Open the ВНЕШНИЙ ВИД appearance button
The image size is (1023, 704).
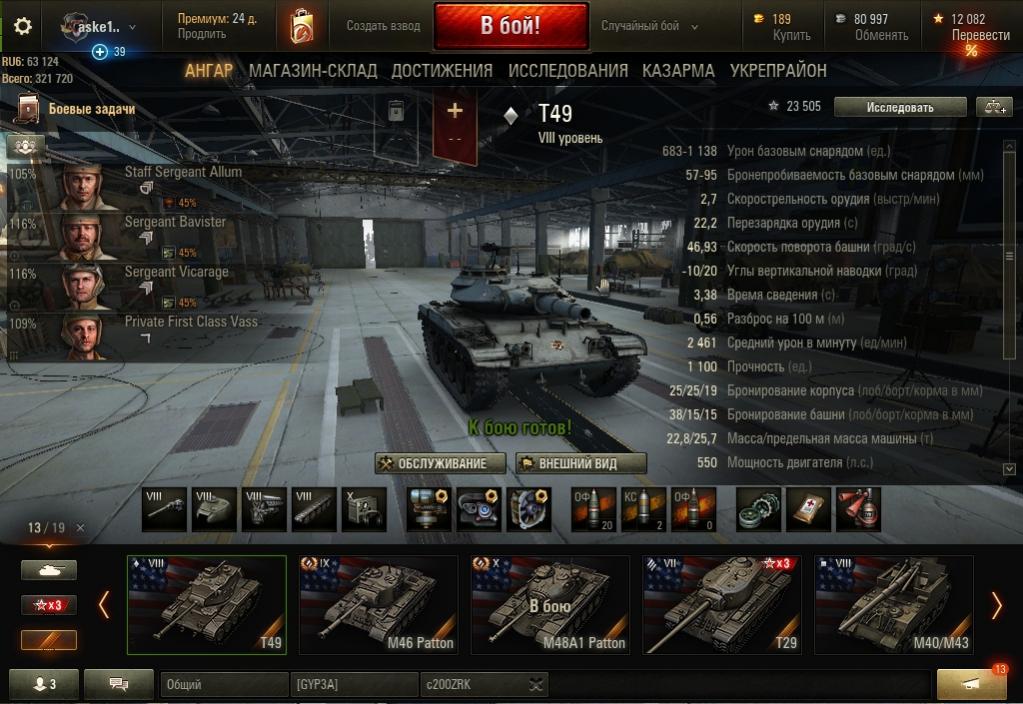tap(581, 464)
